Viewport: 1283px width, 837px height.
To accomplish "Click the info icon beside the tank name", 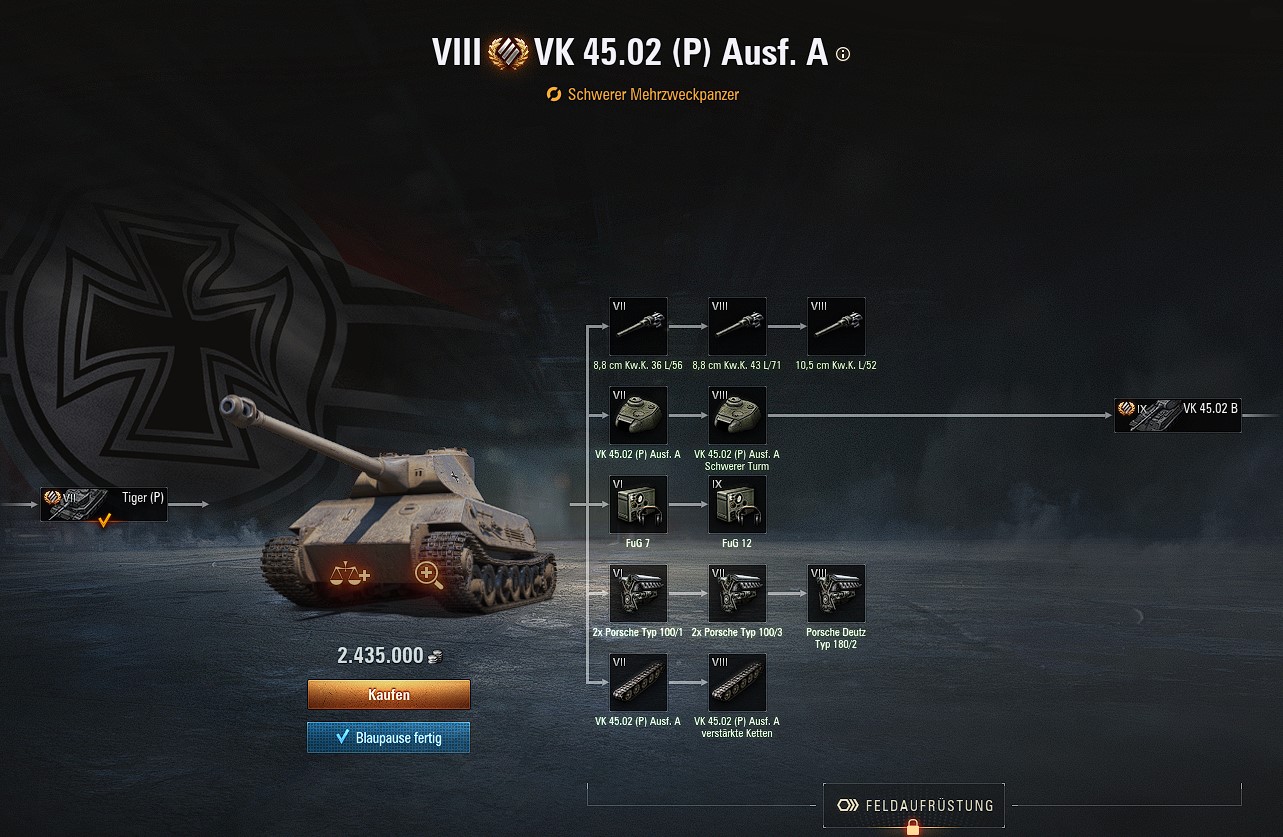I will [841, 54].
